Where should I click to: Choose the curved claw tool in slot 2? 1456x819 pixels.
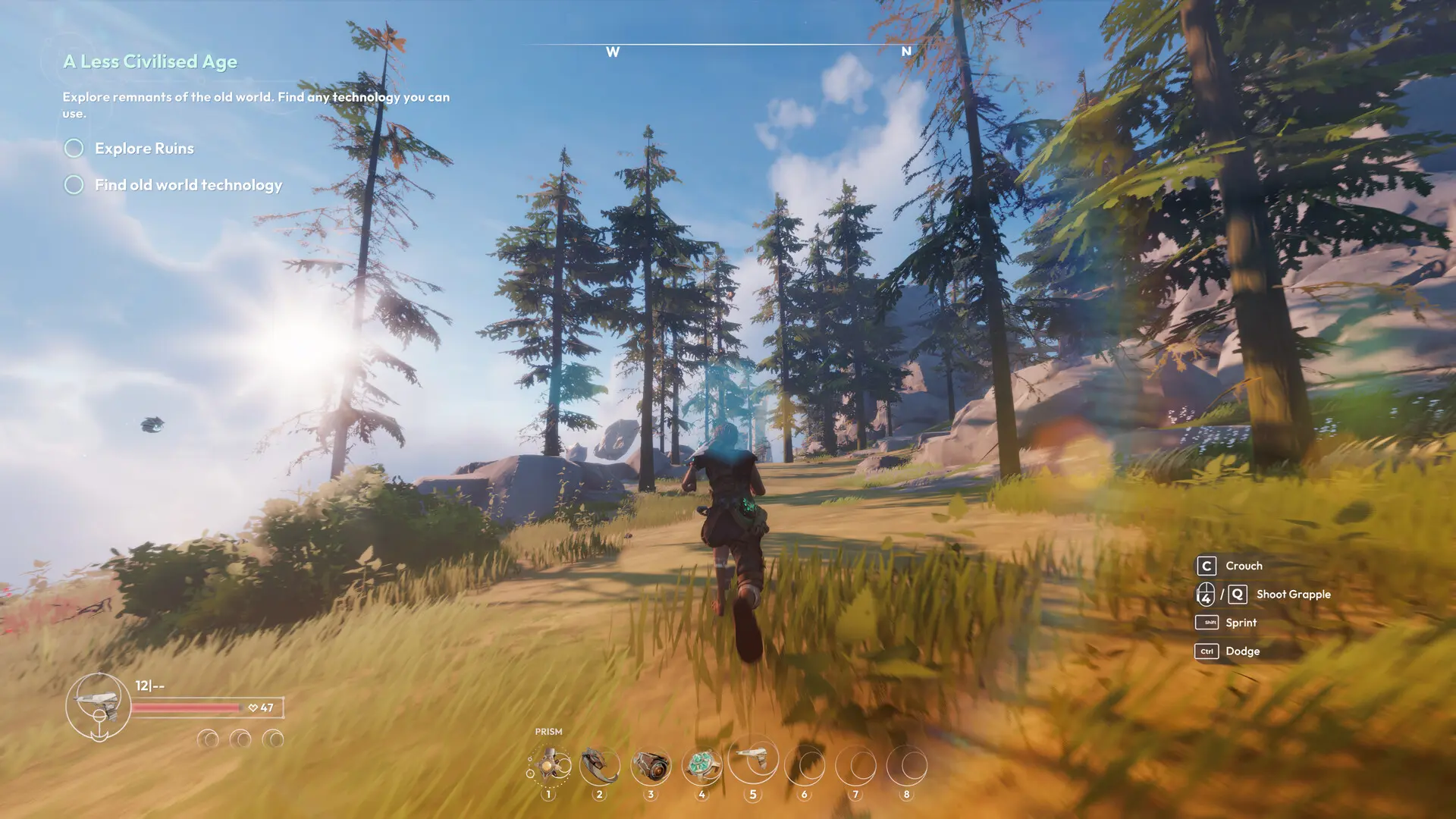point(600,766)
